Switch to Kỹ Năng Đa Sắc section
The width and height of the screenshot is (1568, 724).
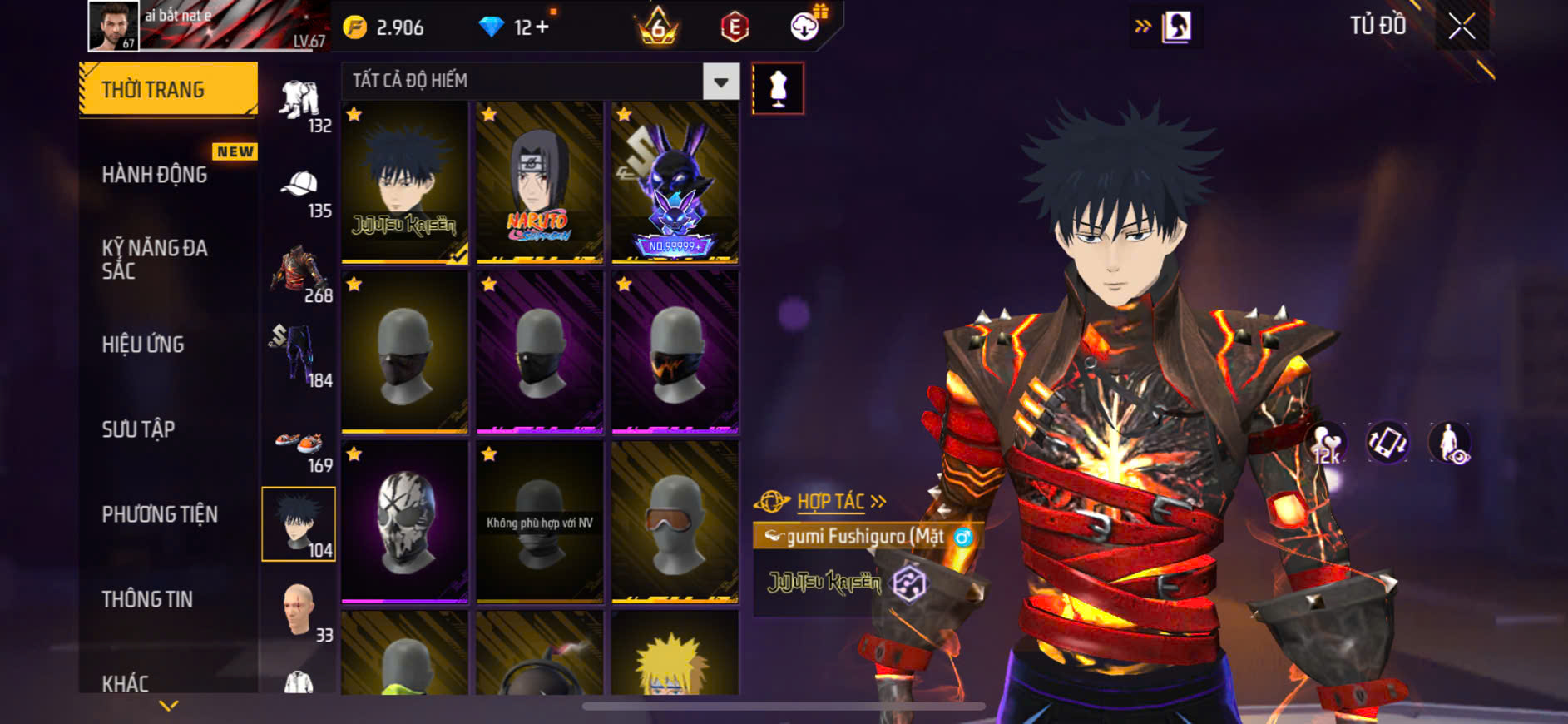[x=155, y=259]
